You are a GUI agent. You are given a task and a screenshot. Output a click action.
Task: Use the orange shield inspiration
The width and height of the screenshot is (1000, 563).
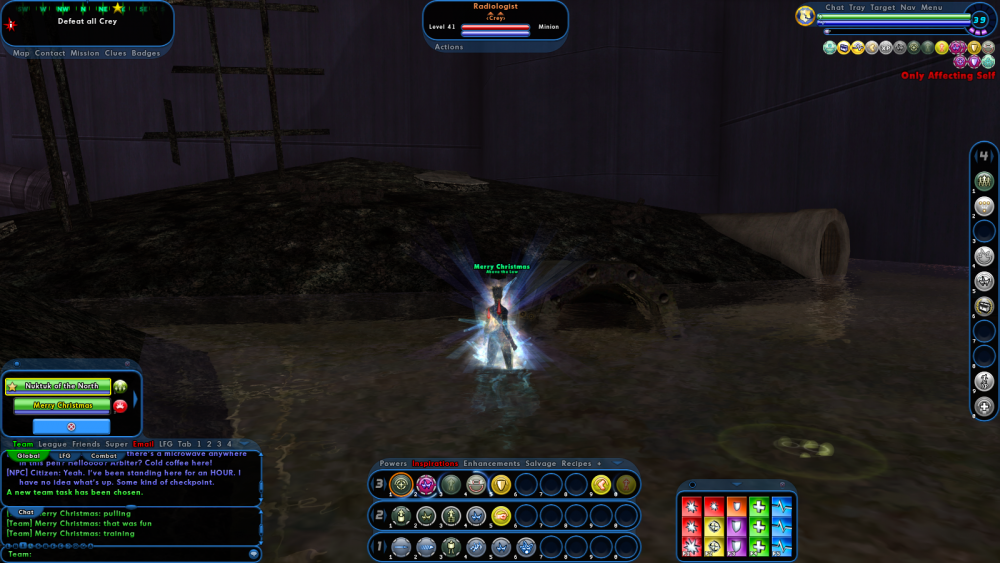(736, 506)
